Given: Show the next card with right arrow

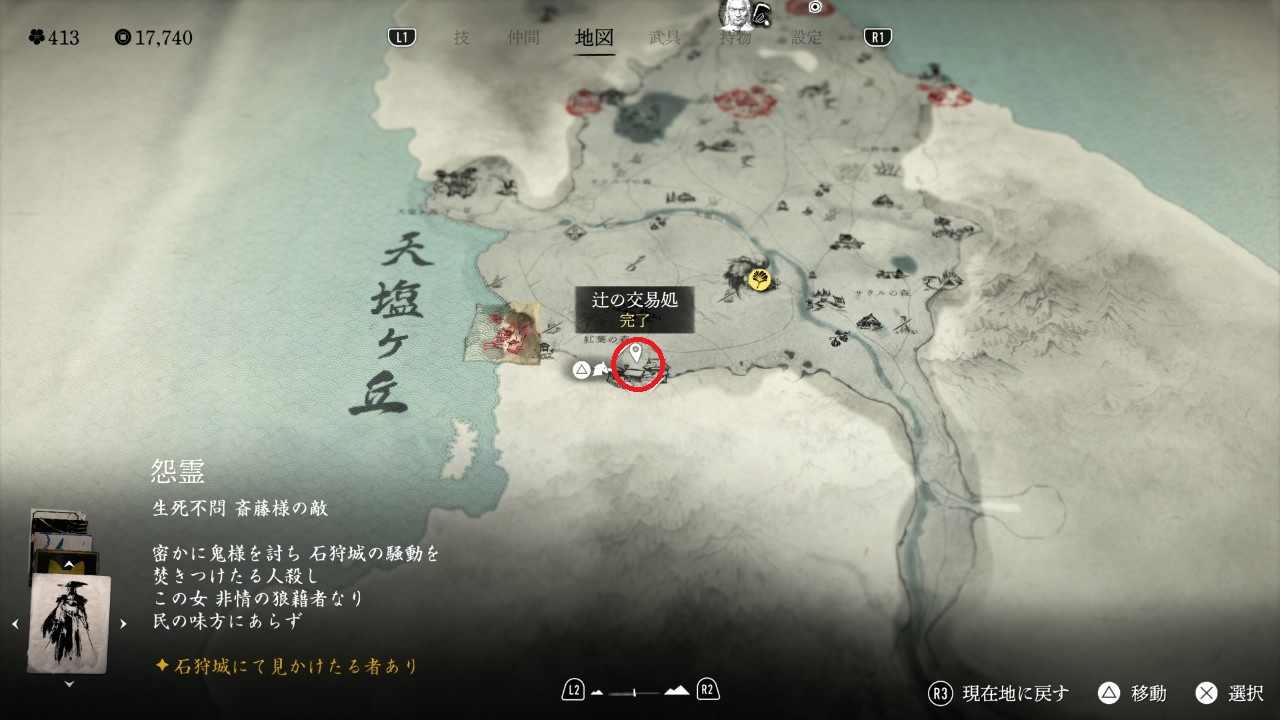Looking at the screenshot, I should coord(123,624).
